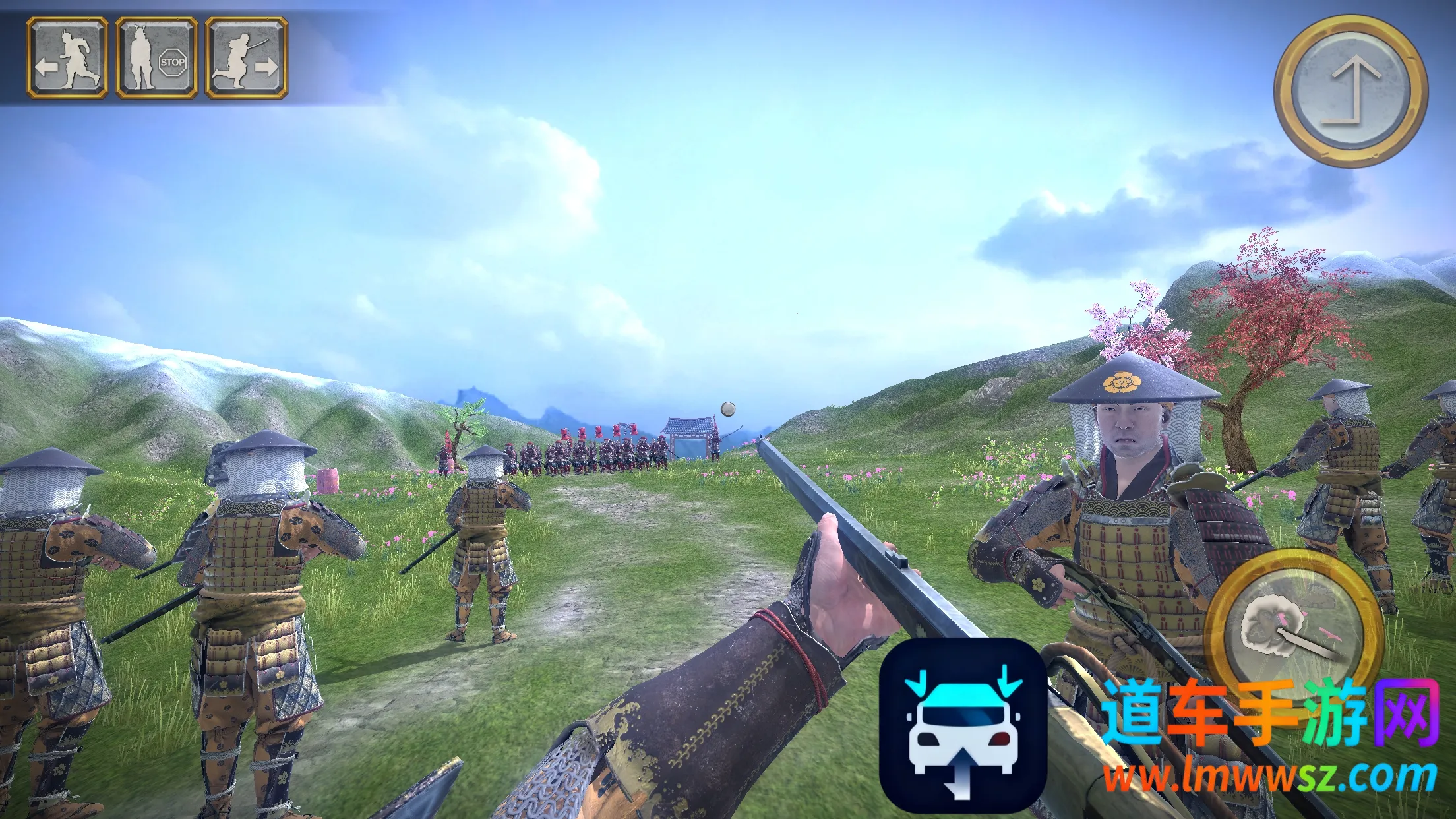Order troops to charge with the right-arrow command
This screenshot has width=1456, height=819.
(x=246, y=58)
